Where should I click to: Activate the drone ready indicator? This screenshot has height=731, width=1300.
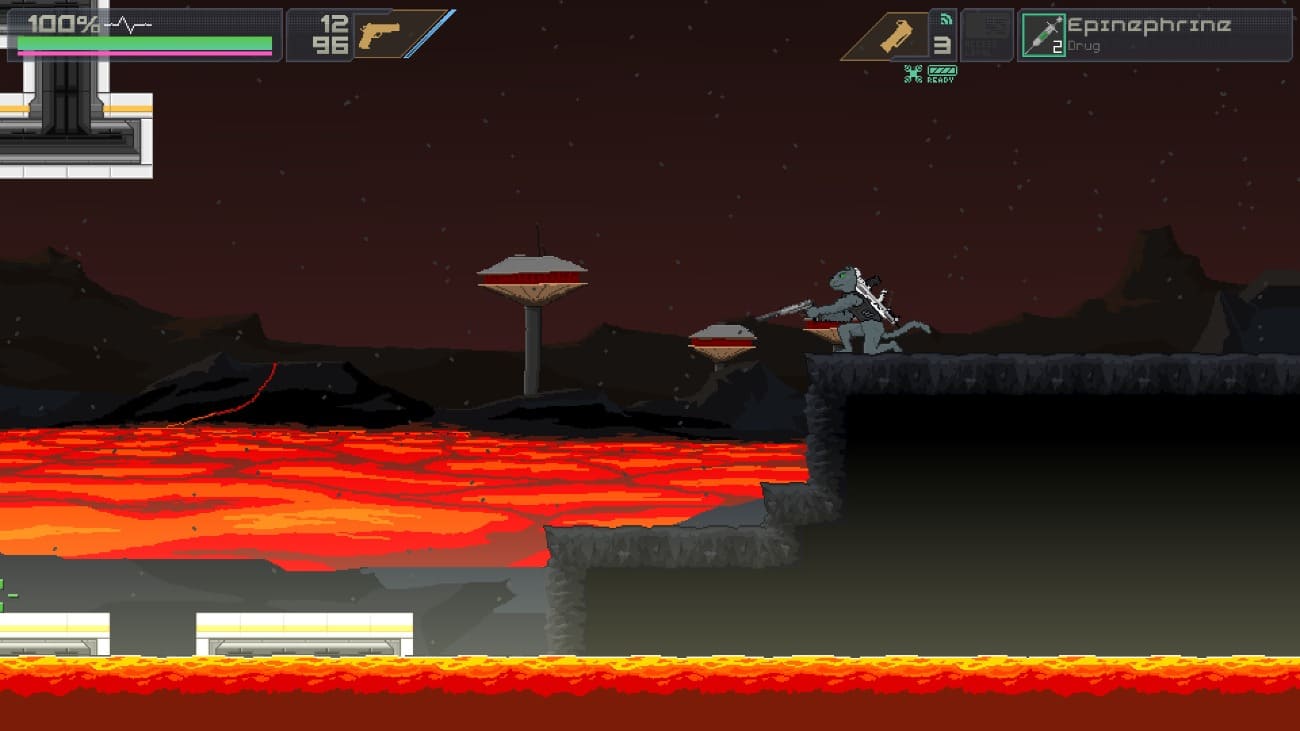(931, 73)
